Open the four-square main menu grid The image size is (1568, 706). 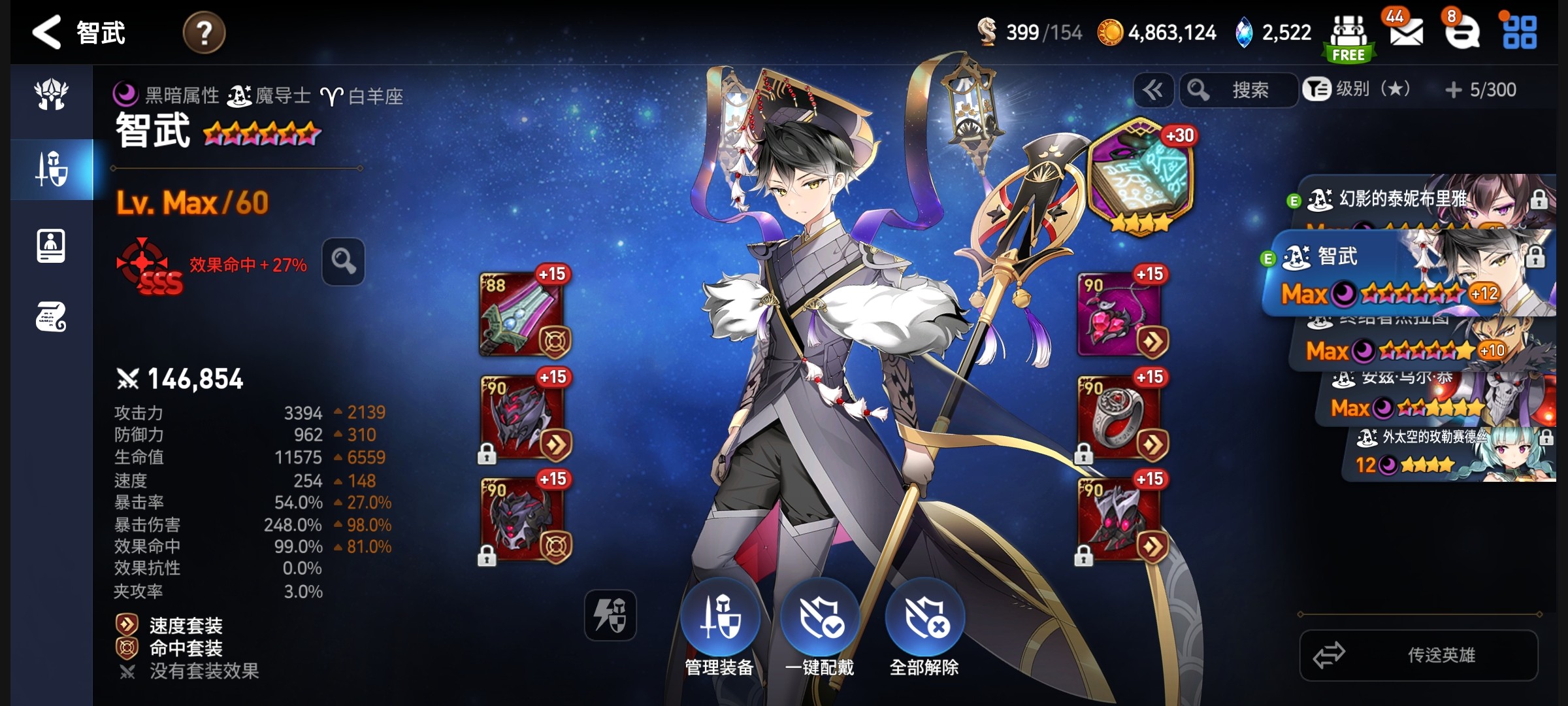click(x=1520, y=33)
